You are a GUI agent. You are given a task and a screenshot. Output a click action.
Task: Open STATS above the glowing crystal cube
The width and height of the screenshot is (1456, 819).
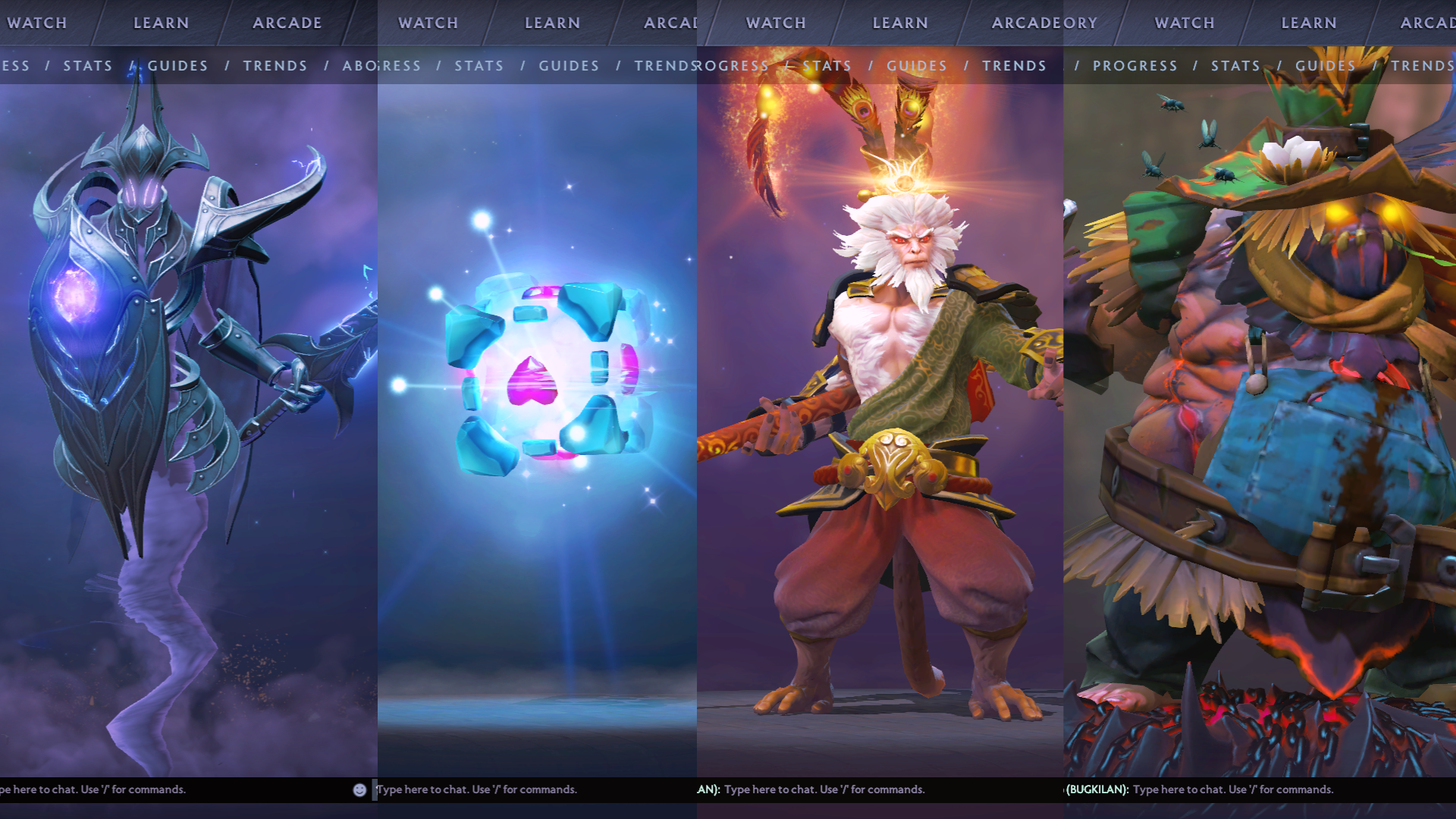(479, 66)
